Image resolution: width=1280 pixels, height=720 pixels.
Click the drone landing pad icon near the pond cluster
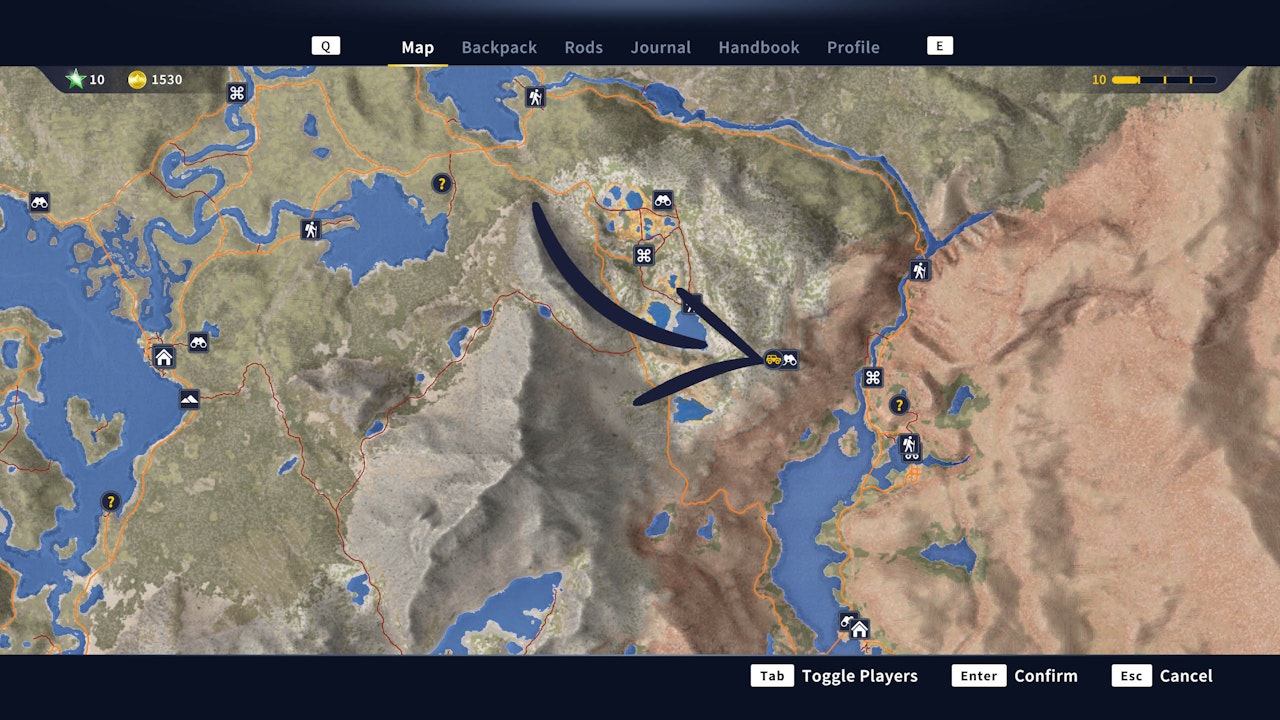[643, 253]
